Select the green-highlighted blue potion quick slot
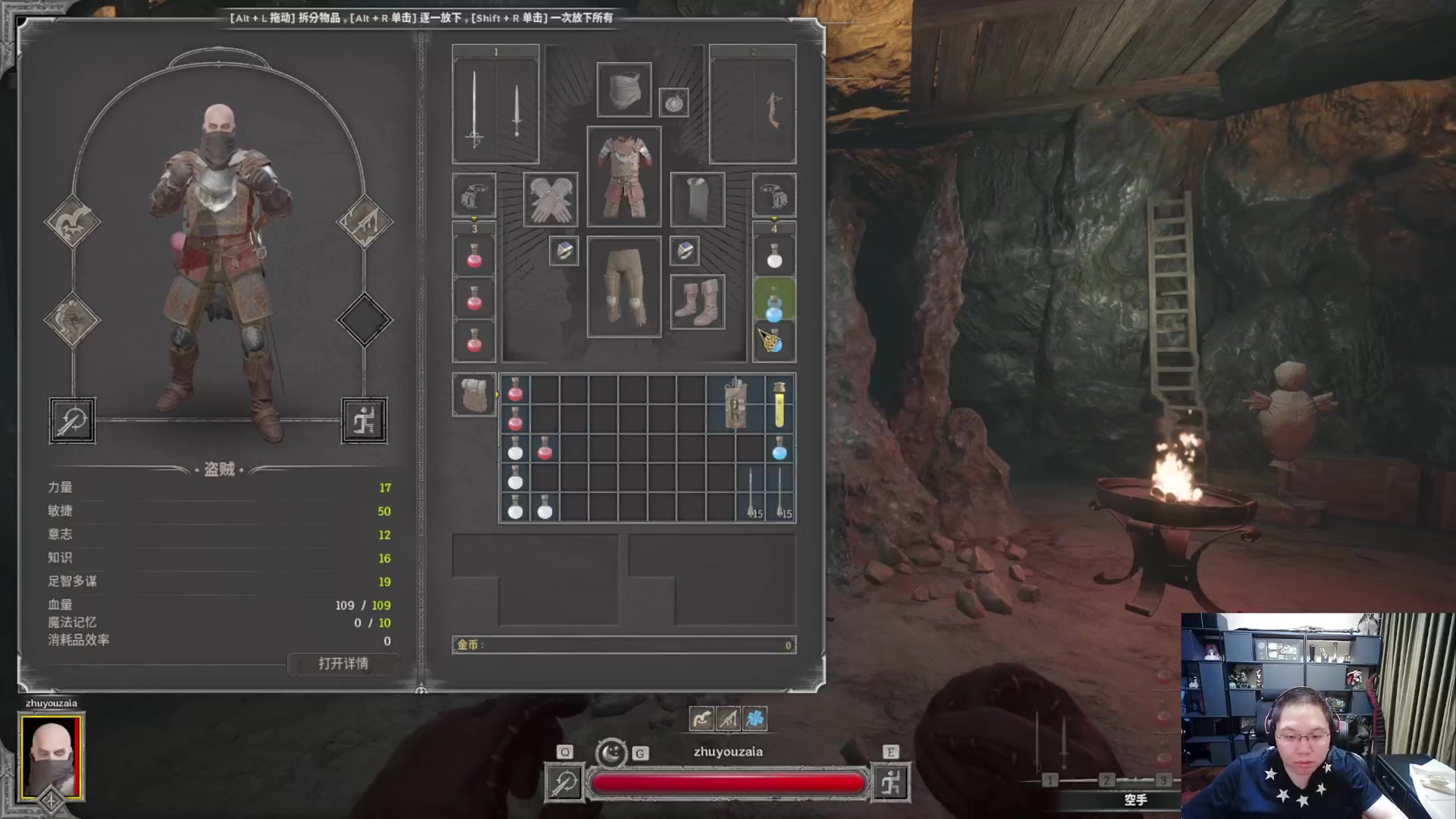Screen dimensions: 1456x819 tap(773, 301)
